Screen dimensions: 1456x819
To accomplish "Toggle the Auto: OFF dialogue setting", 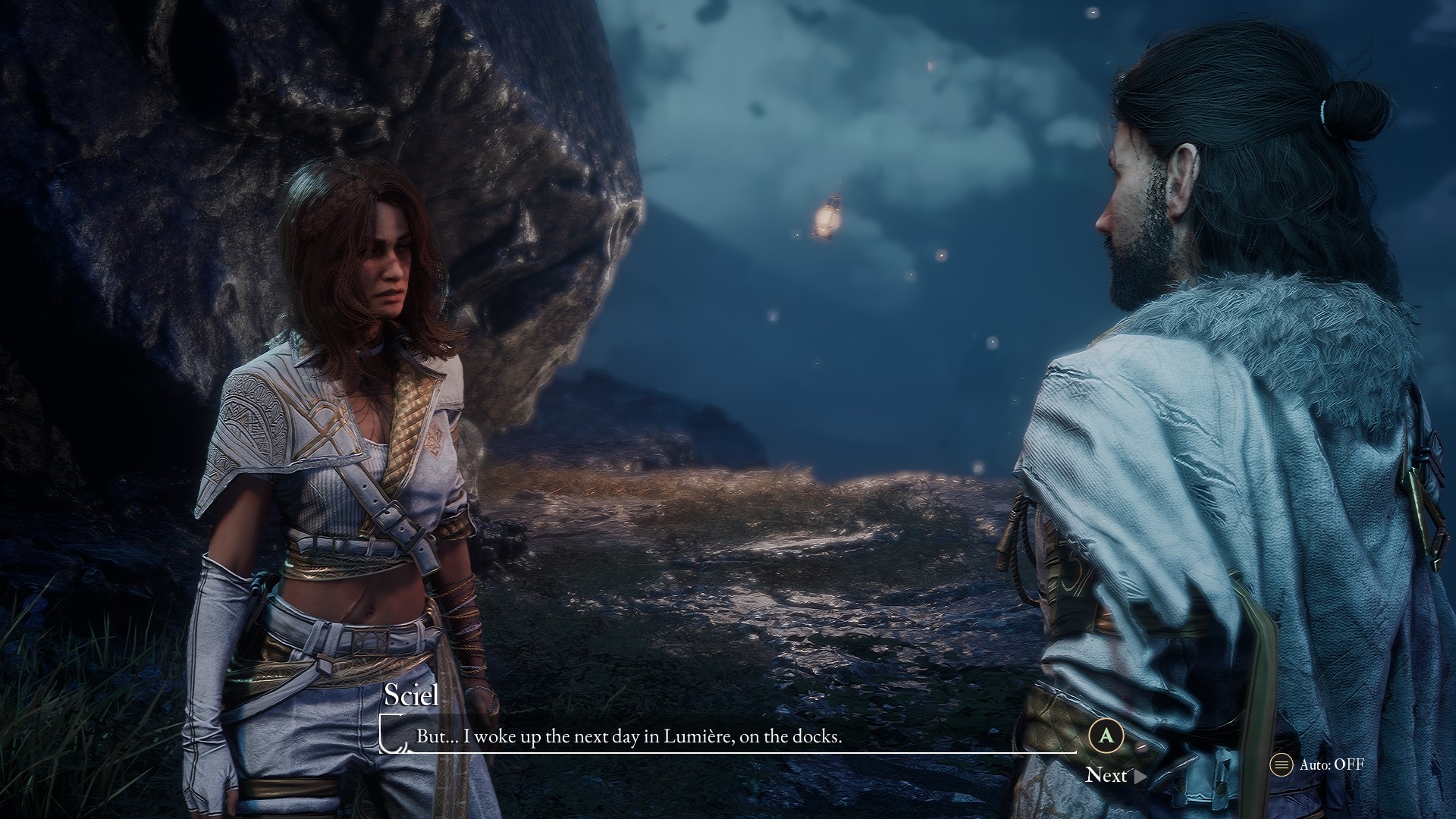I will pos(1319,764).
